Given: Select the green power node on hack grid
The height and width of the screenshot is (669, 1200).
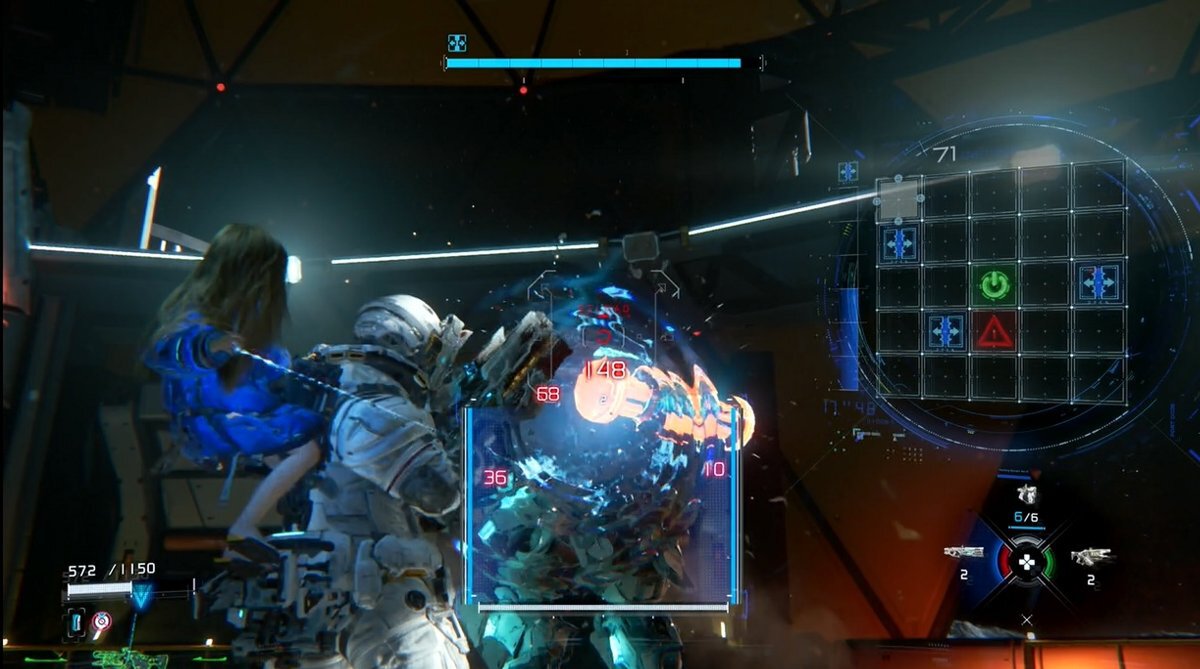Looking at the screenshot, I should tap(993, 286).
